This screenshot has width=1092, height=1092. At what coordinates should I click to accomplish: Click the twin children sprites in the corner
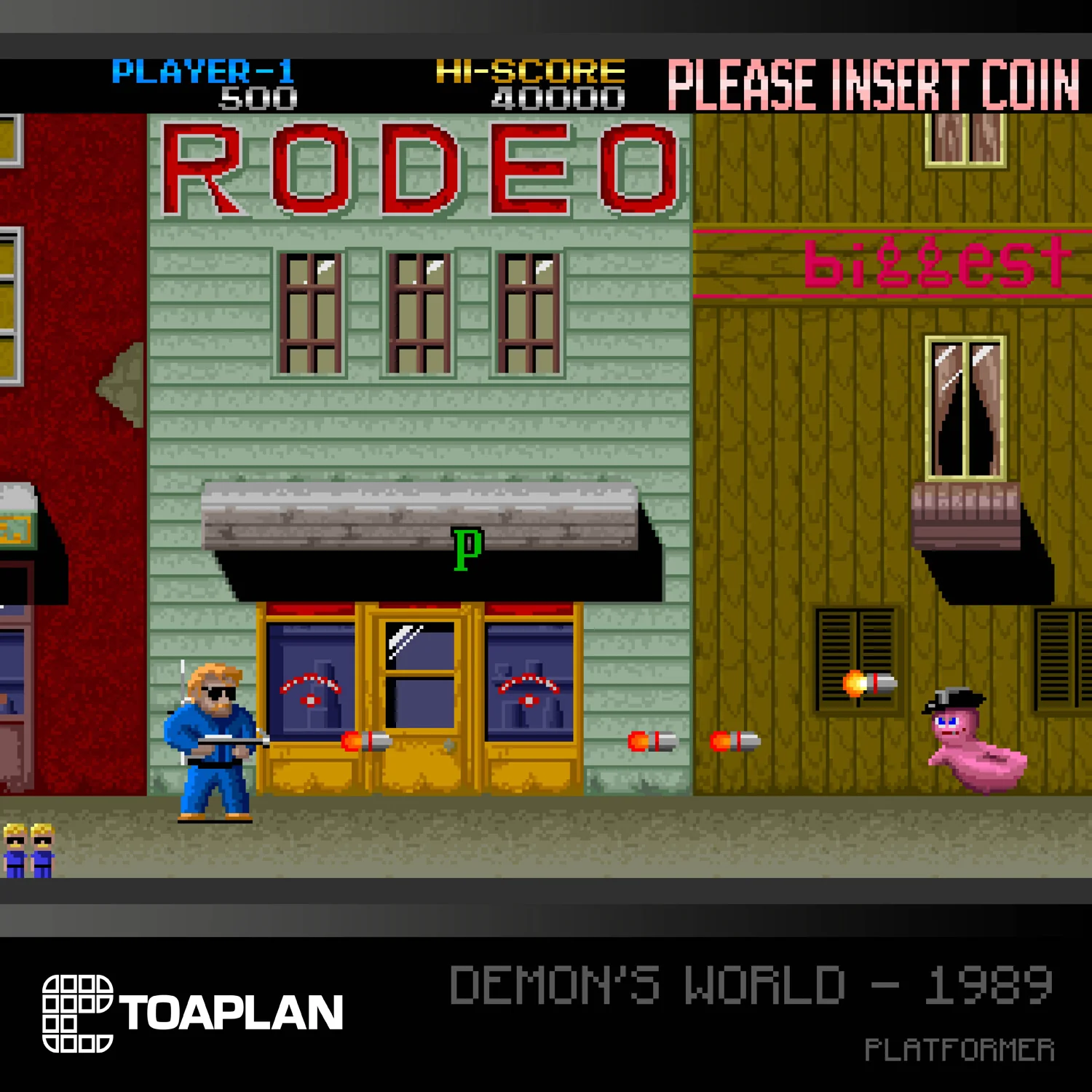(x=28, y=852)
